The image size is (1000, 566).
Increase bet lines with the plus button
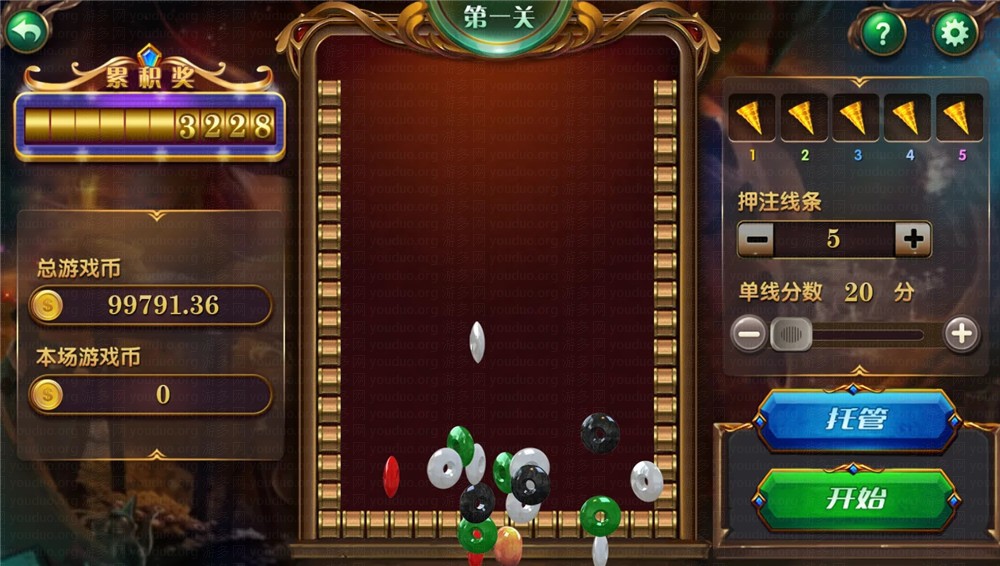(912, 239)
